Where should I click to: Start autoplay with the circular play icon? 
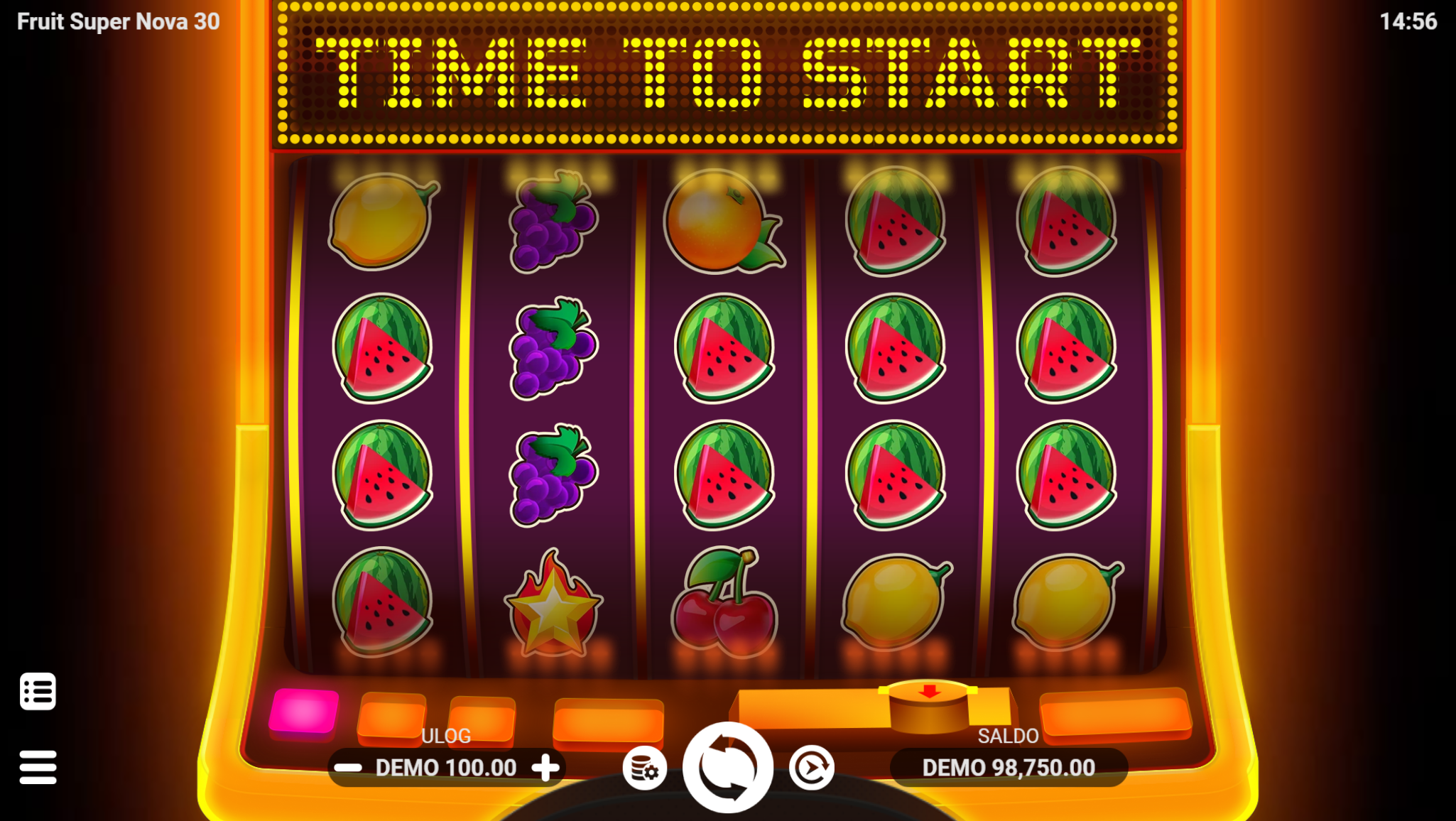(x=811, y=768)
